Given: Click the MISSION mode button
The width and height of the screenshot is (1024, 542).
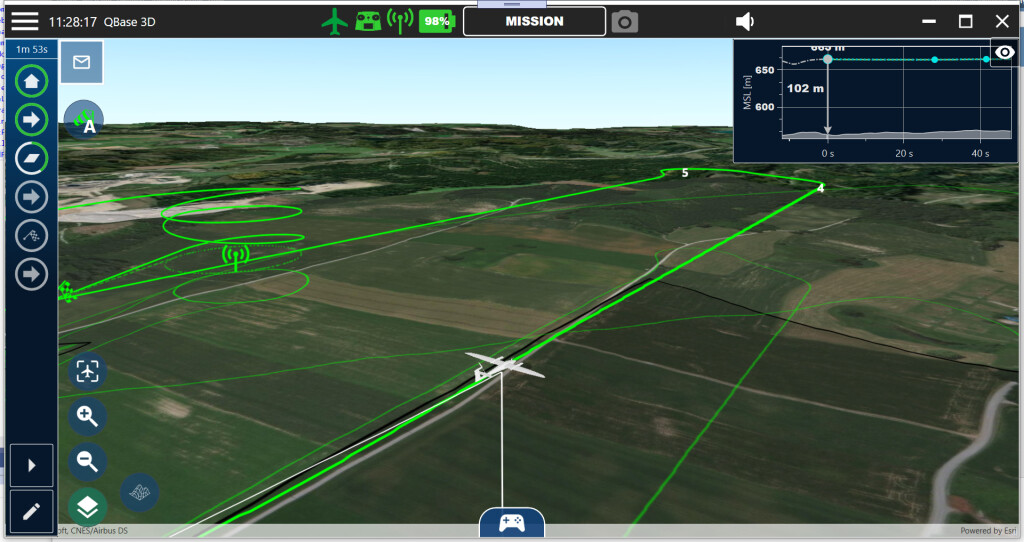Looking at the screenshot, I should tap(534, 21).
